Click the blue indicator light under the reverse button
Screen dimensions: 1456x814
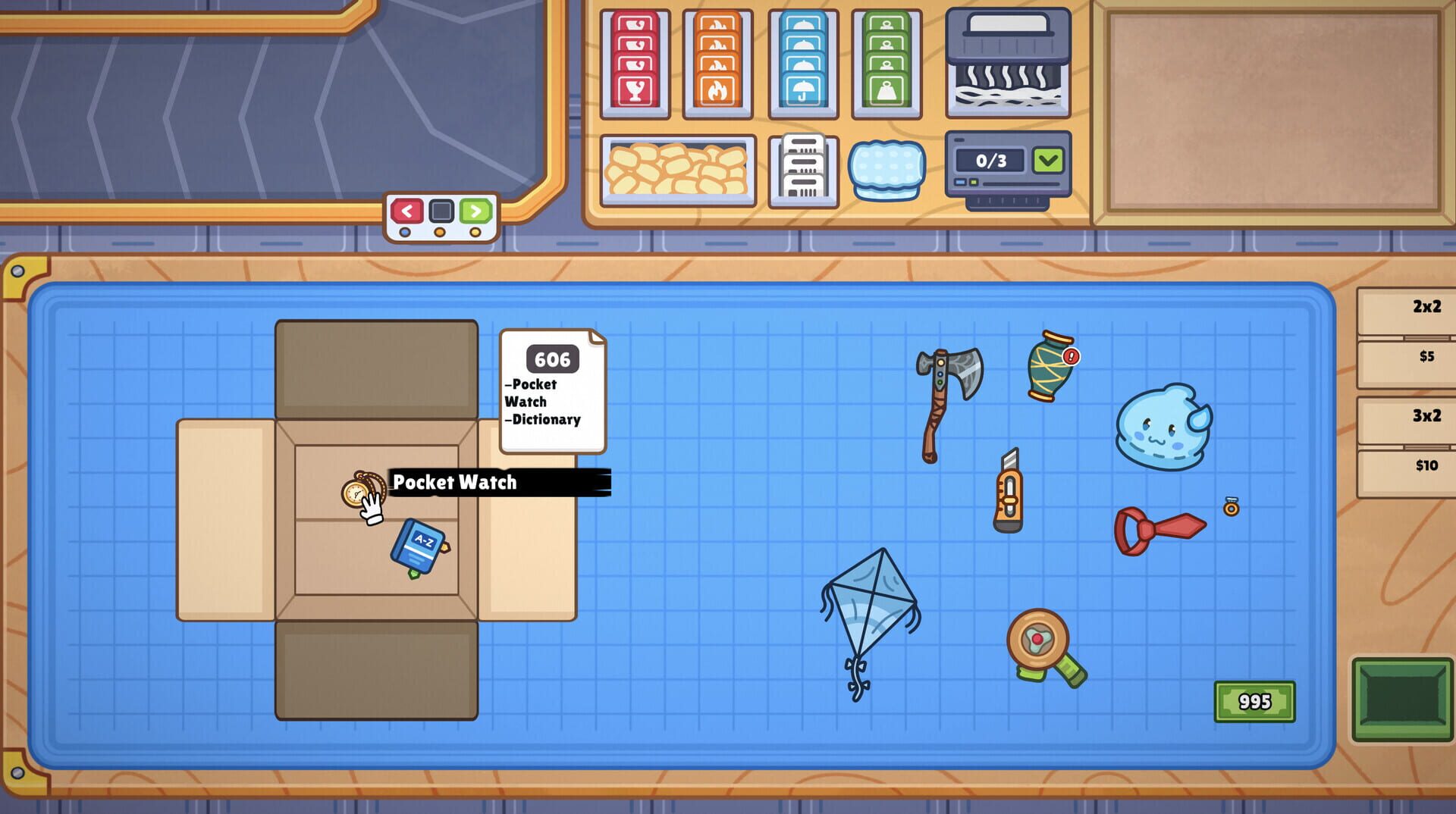[404, 232]
